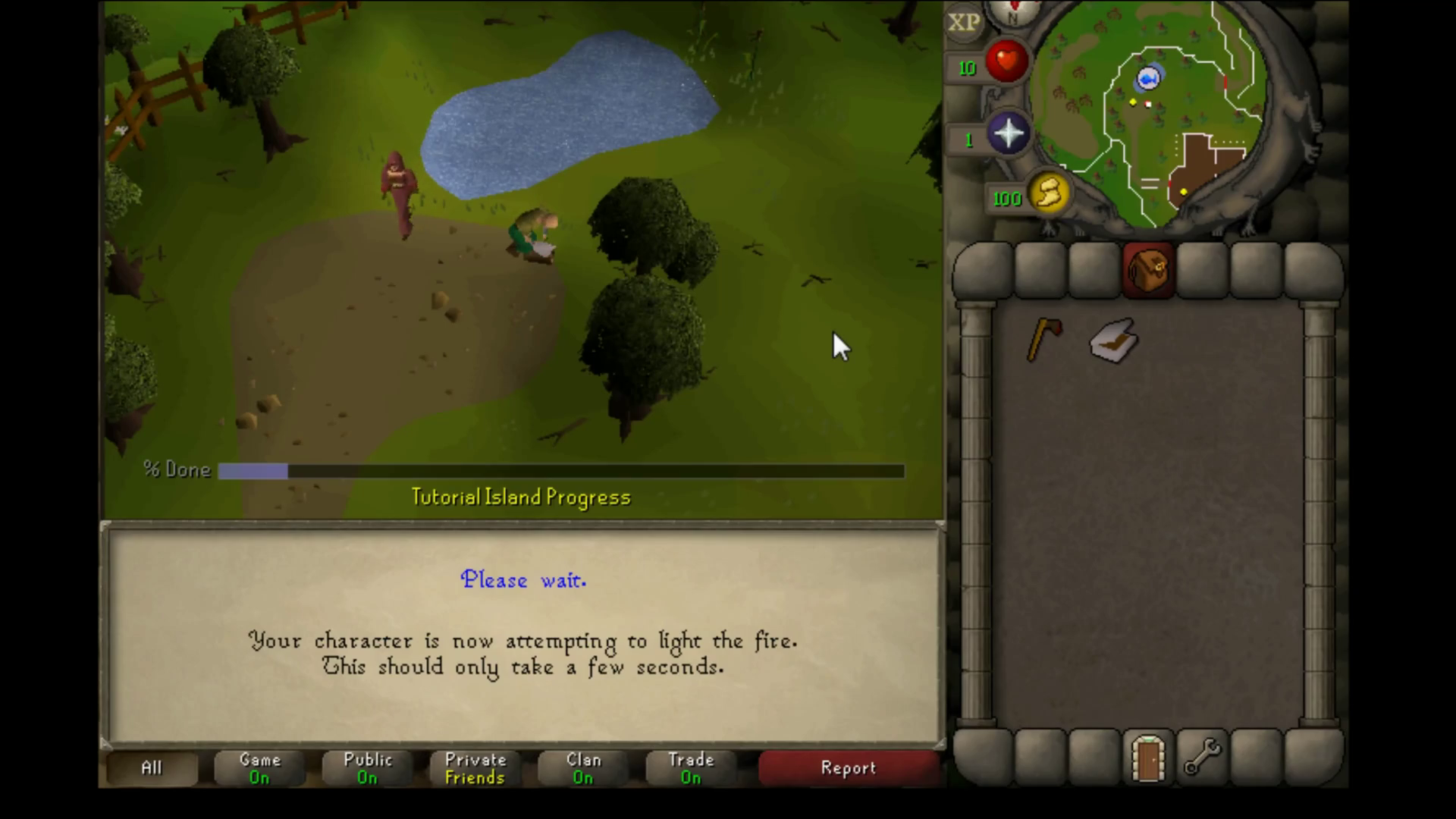Switch to the All chat tab
This screenshot has width=1456, height=819.
tap(151, 767)
